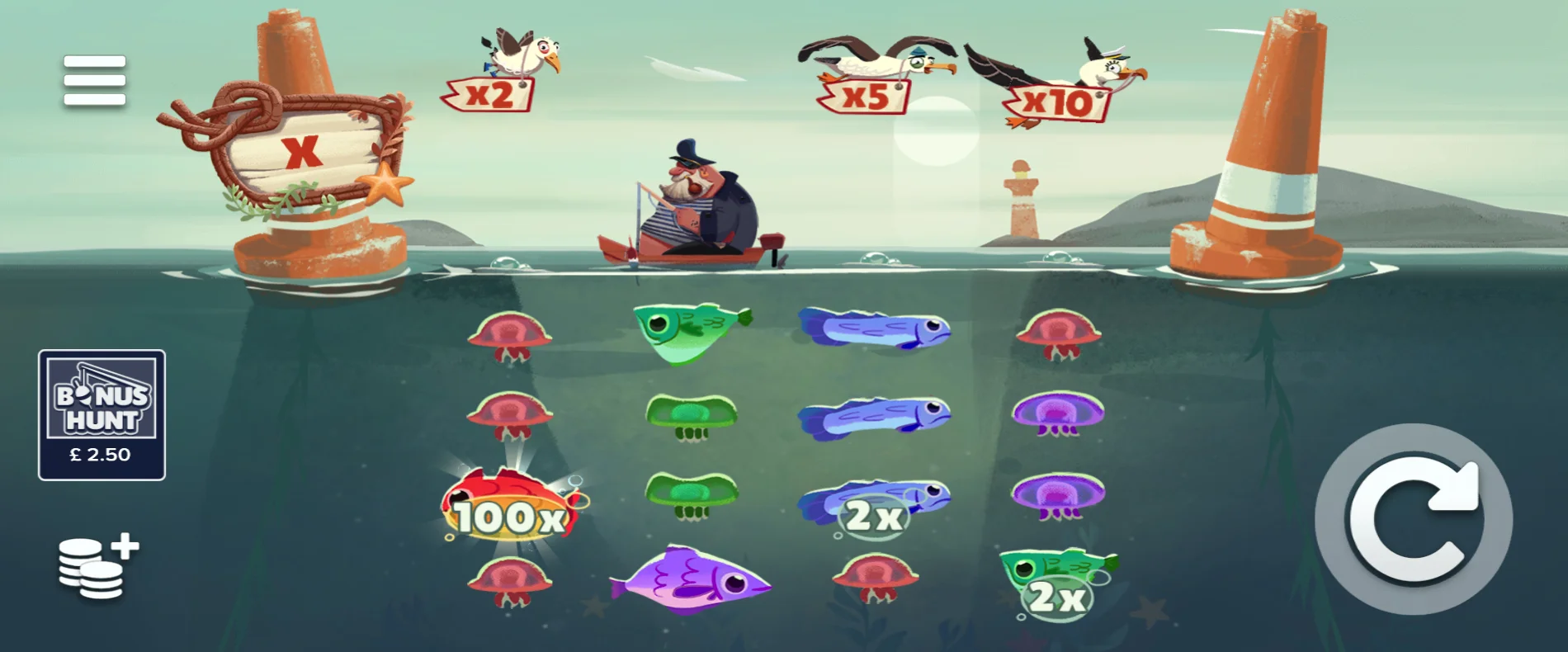
Task: Select the 100x red fish symbol
Action: click(x=512, y=503)
